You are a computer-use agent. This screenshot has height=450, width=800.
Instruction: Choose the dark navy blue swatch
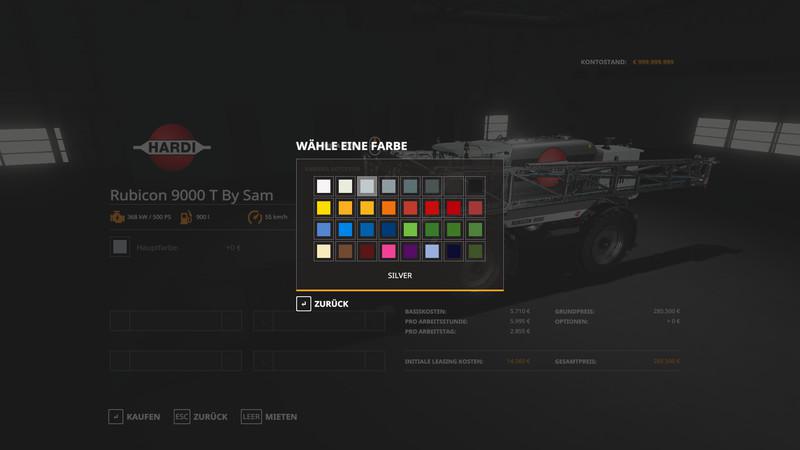coord(453,251)
